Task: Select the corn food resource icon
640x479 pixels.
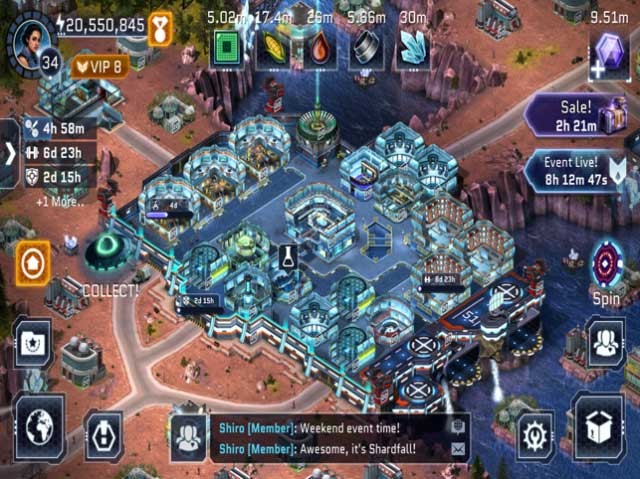Action: pyautogui.click(x=272, y=49)
